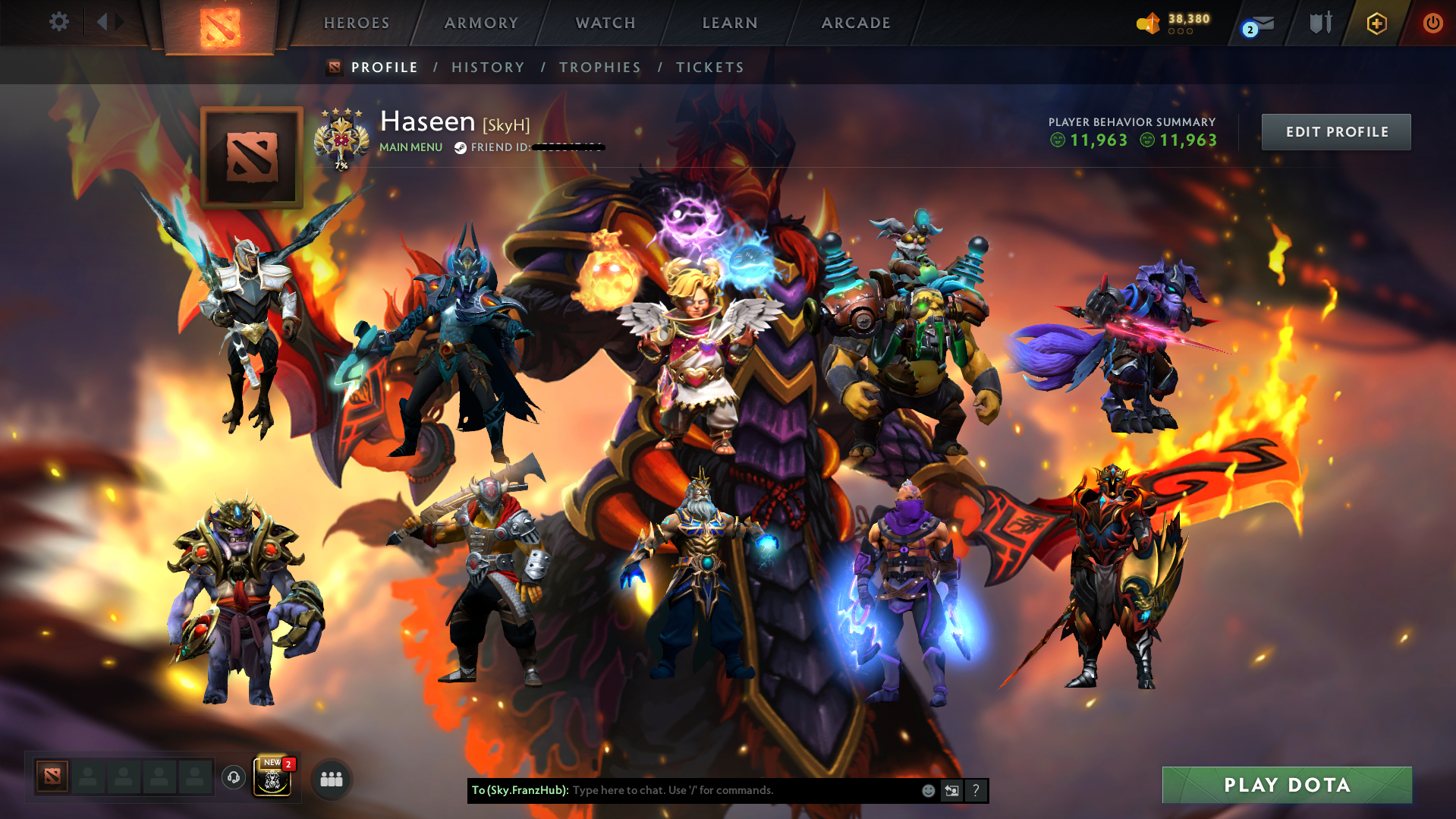Screen dimensions: 1456x819
Task: Toggle the chat help question mark
Action: click(x=976, y=790)
